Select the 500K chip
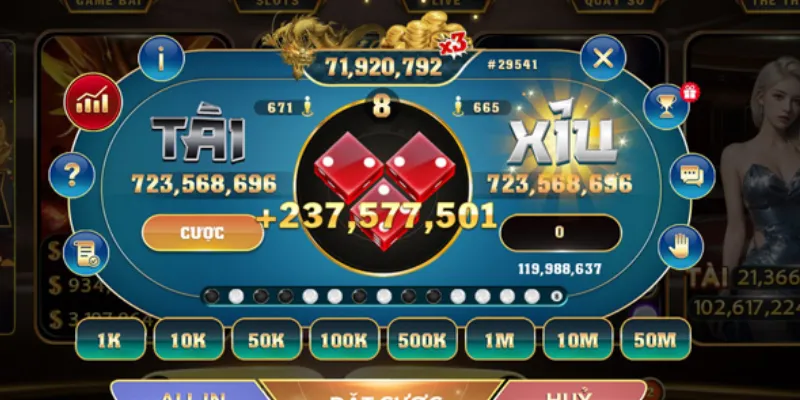 [x=421, y=339]
